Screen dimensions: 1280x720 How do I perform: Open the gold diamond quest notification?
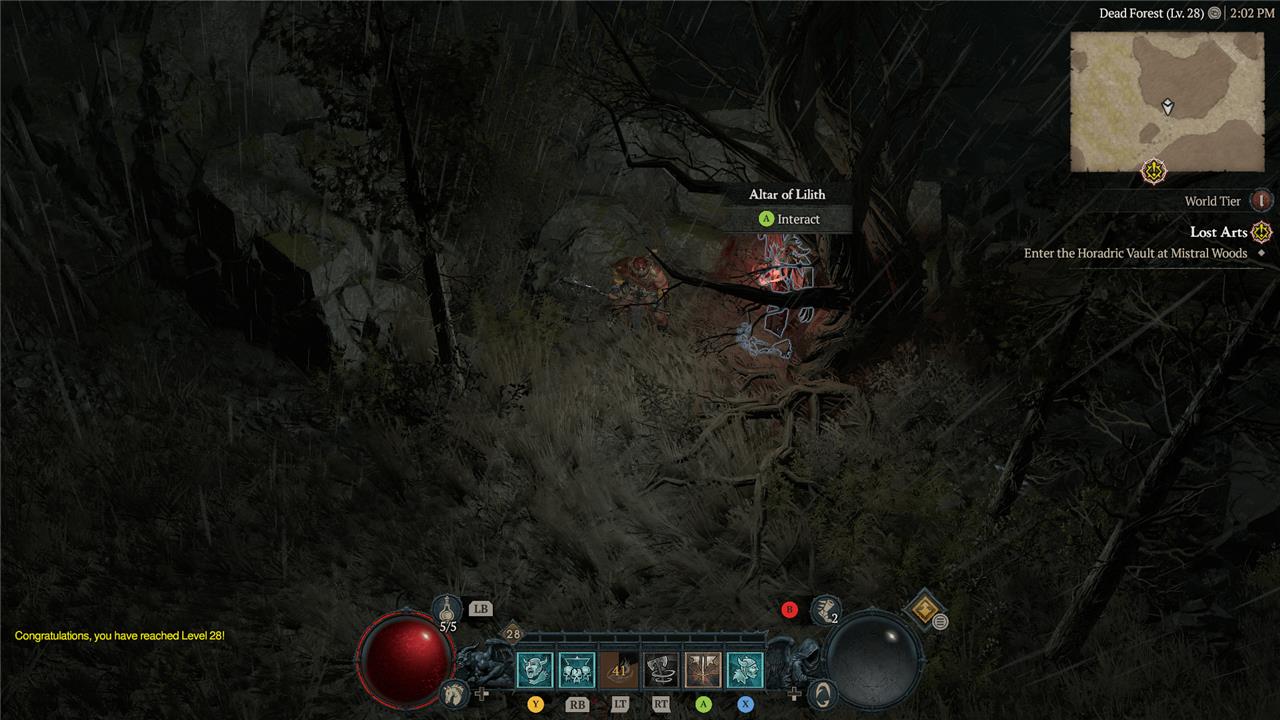[923, 607]
